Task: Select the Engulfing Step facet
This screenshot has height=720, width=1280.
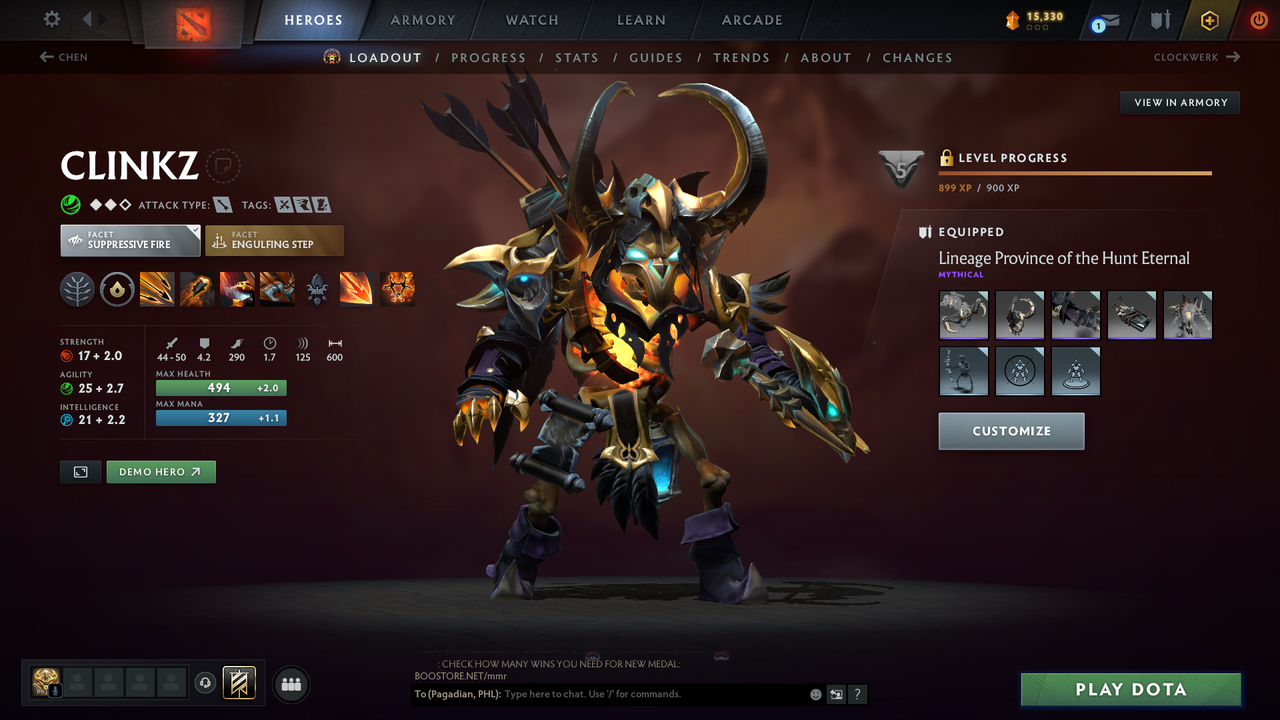Action: 274,240
